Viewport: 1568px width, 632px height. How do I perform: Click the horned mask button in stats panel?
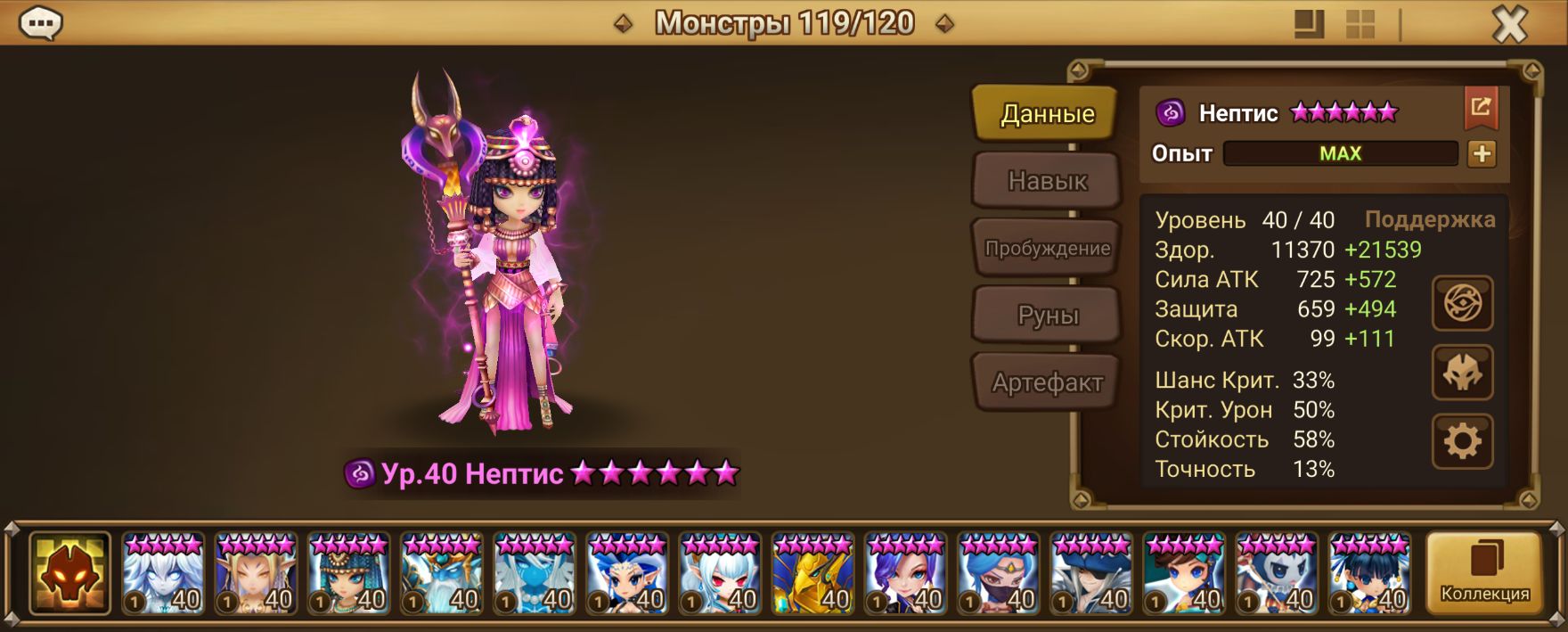1462,373
